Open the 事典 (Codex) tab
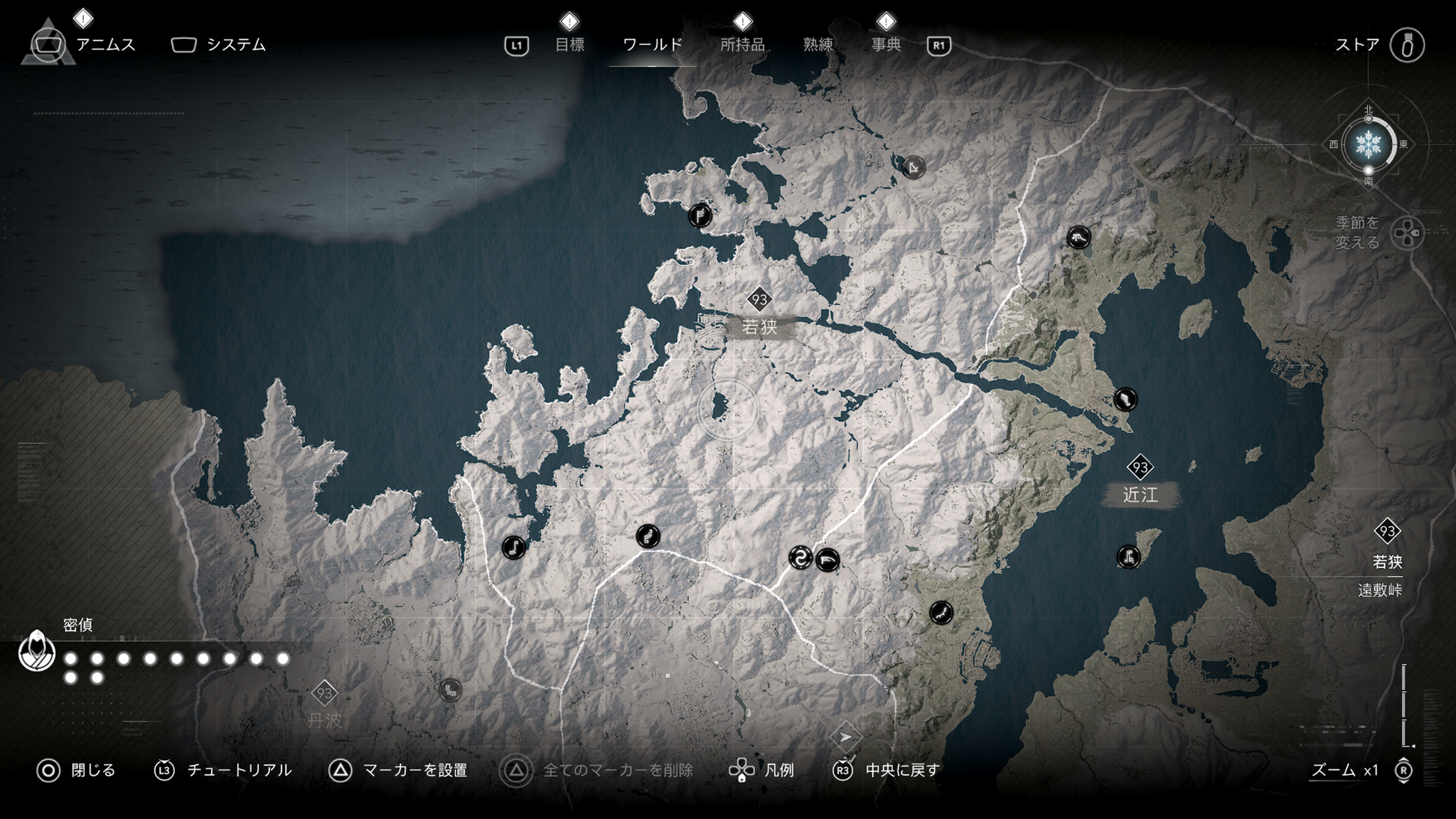1456x819 pixels. pyautogui.click(x=886, y=45)
